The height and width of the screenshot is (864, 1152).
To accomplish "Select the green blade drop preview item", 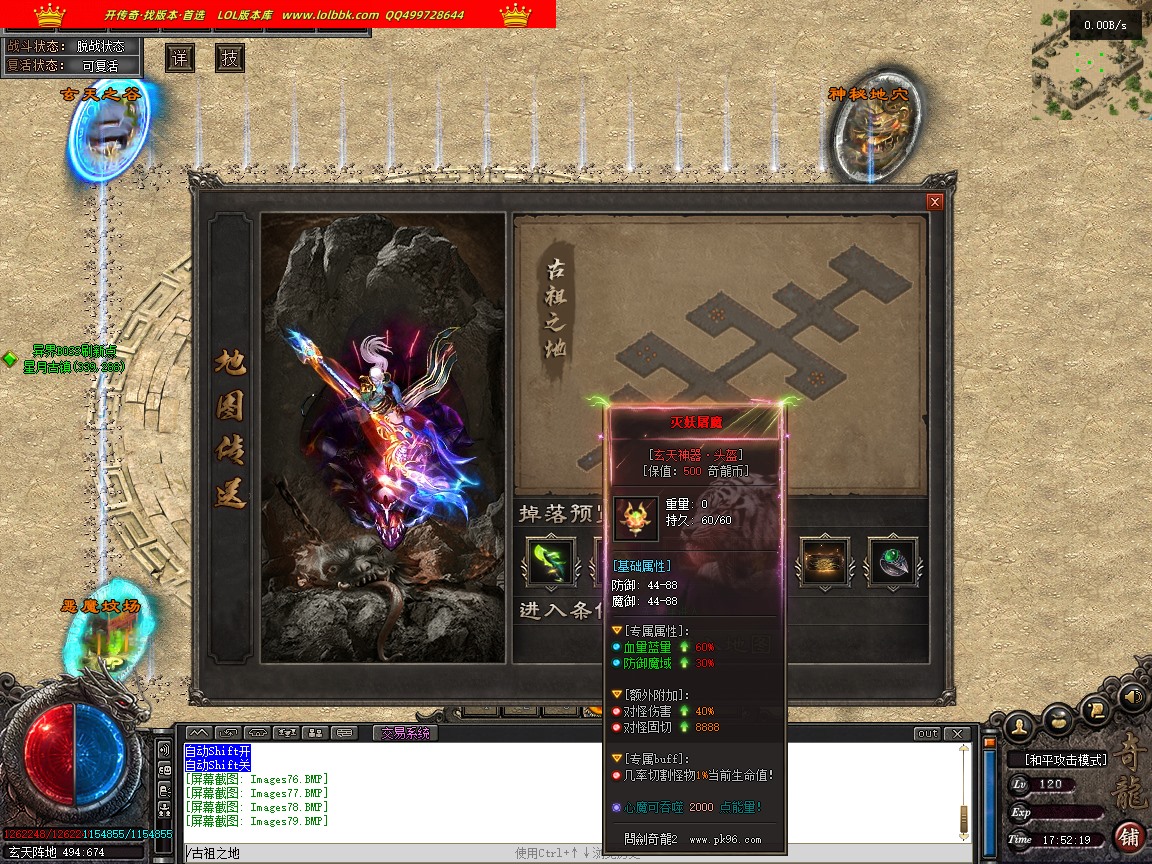I will (x=551, y=562).
